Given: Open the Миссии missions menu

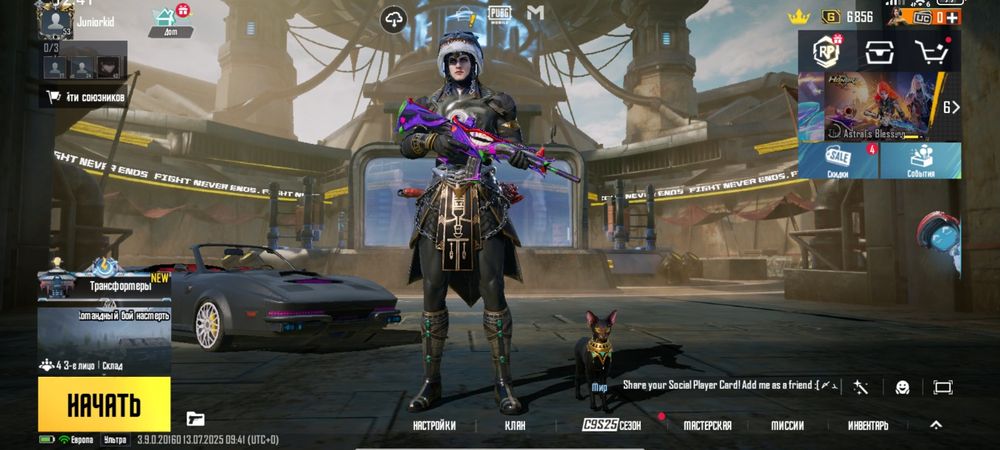Looking at the screenshot, I should 787,425.
